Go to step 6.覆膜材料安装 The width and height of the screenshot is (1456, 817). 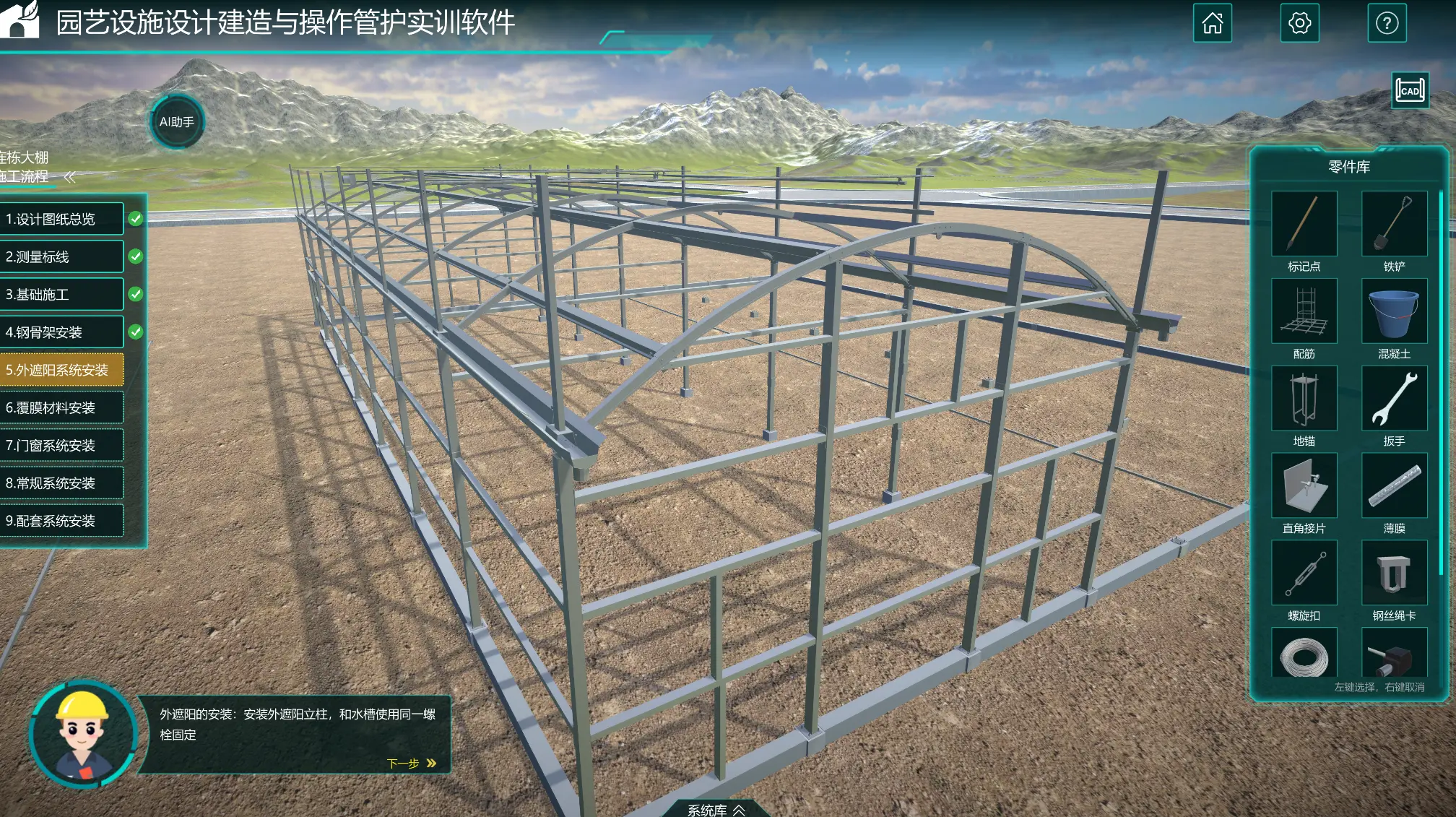pos(61,407)
